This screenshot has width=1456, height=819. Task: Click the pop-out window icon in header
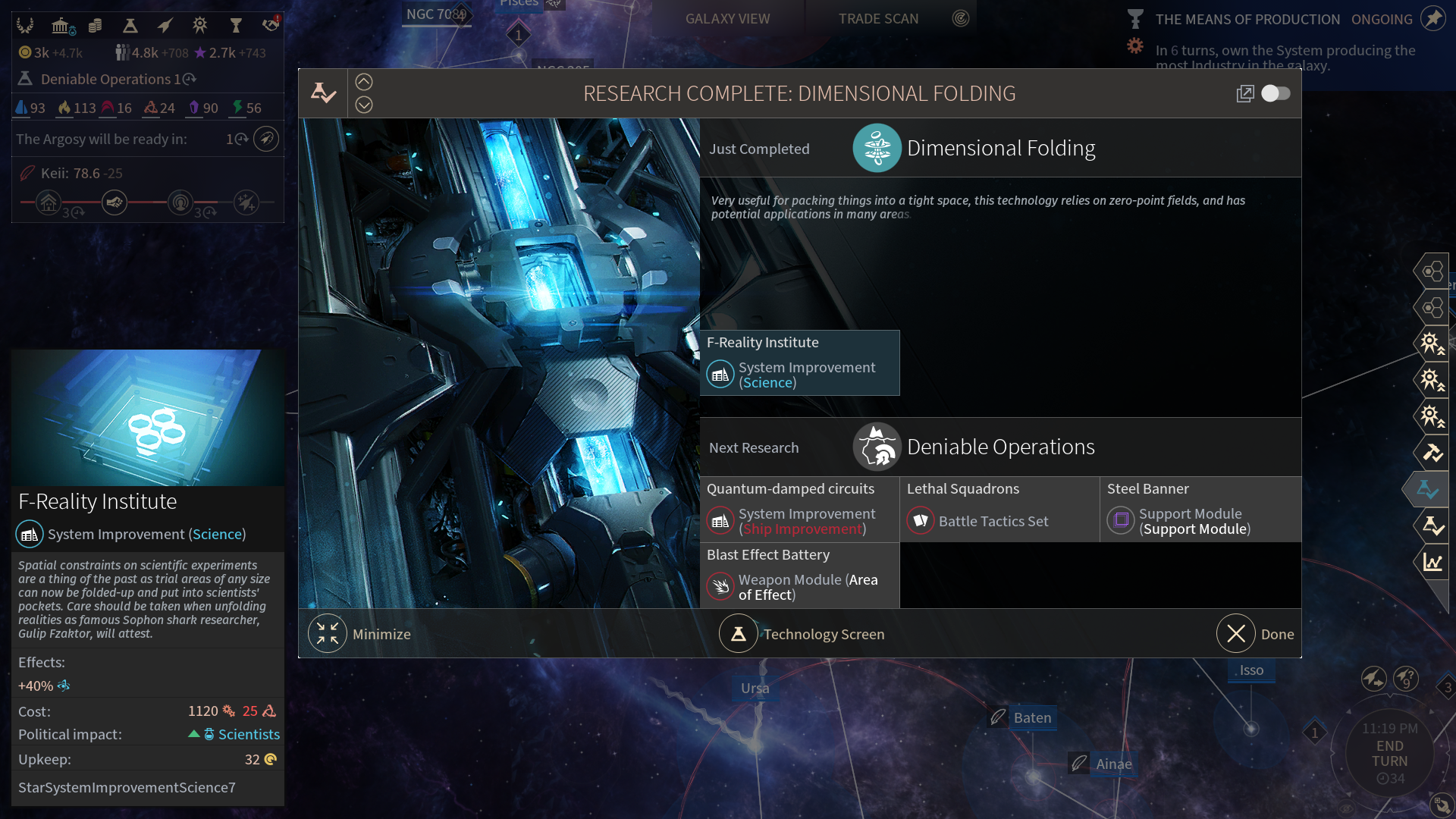(x=1244, y=93)
